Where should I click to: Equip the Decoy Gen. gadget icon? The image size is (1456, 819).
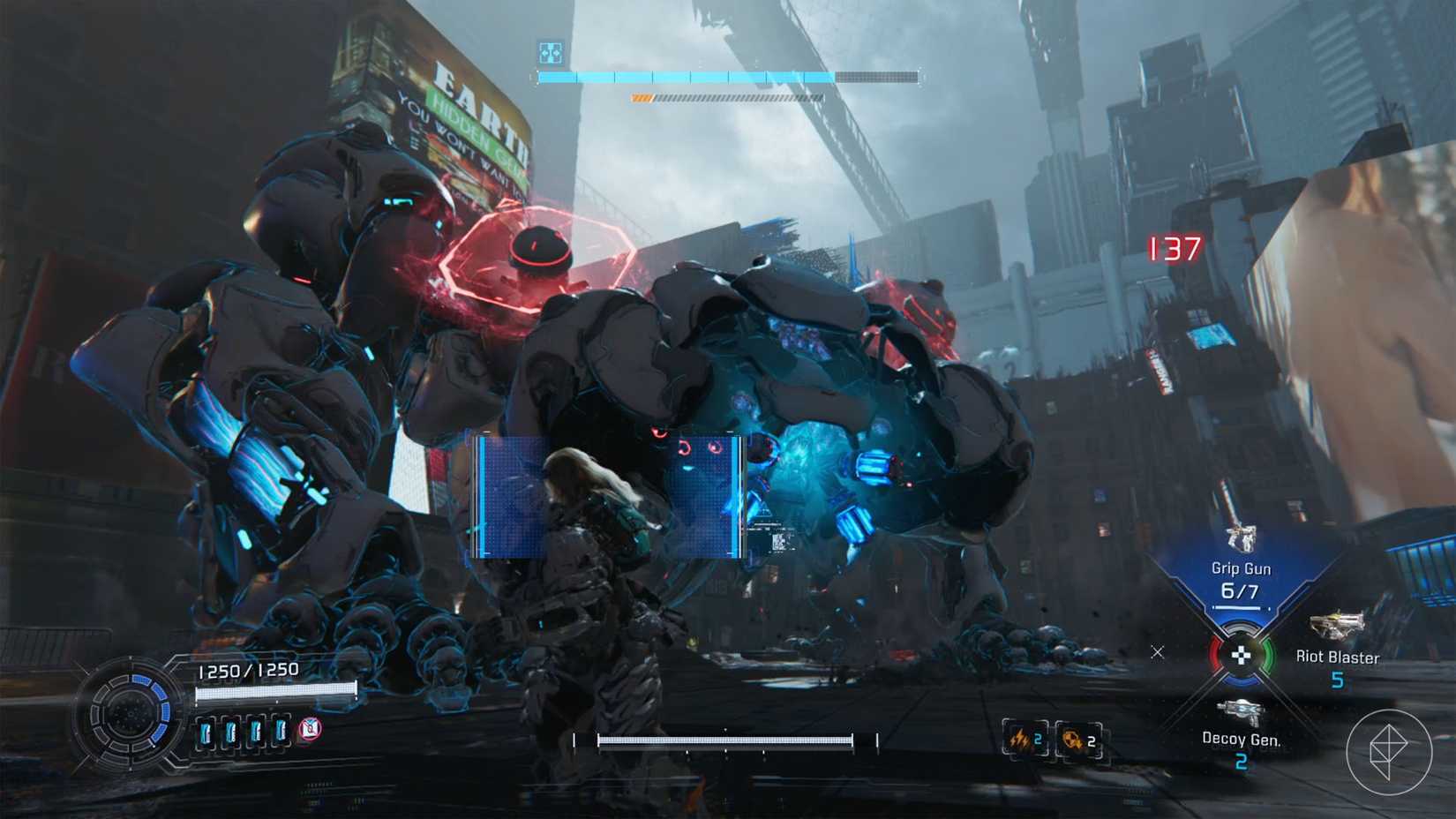tap(1239, 710)
